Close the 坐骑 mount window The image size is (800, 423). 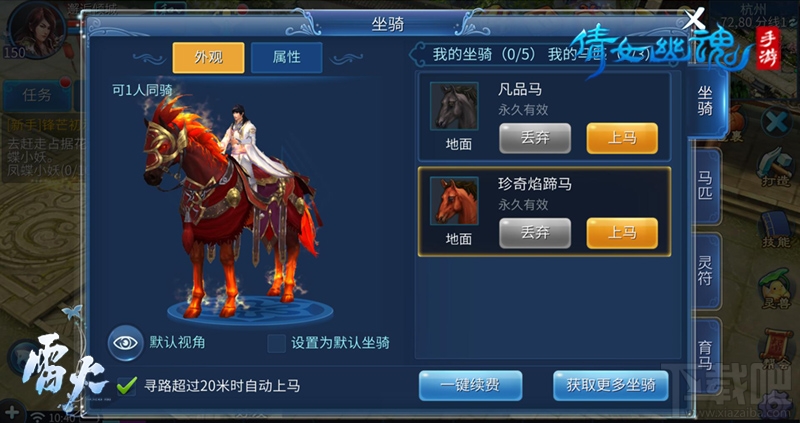(x=694, y=19)
